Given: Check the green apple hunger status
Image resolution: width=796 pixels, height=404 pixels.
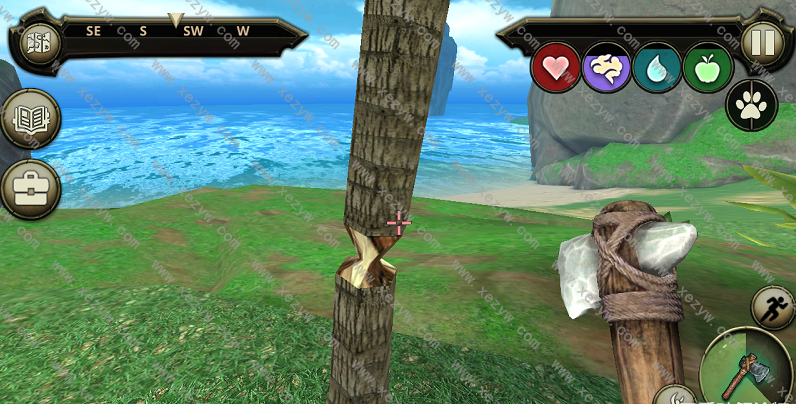Looking at the screenshot, I should 708,68.
